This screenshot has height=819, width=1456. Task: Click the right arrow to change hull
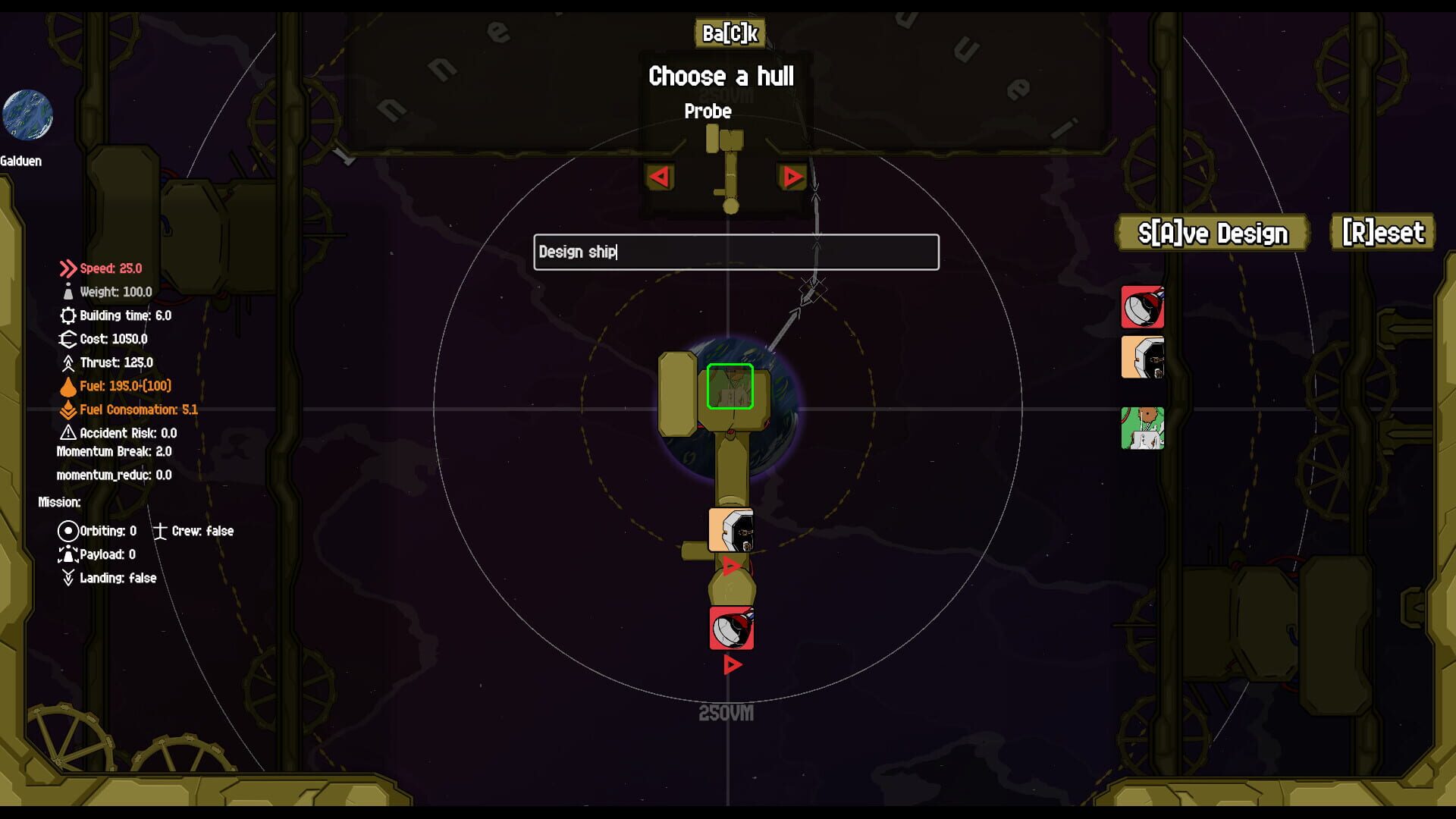point(793,177)
